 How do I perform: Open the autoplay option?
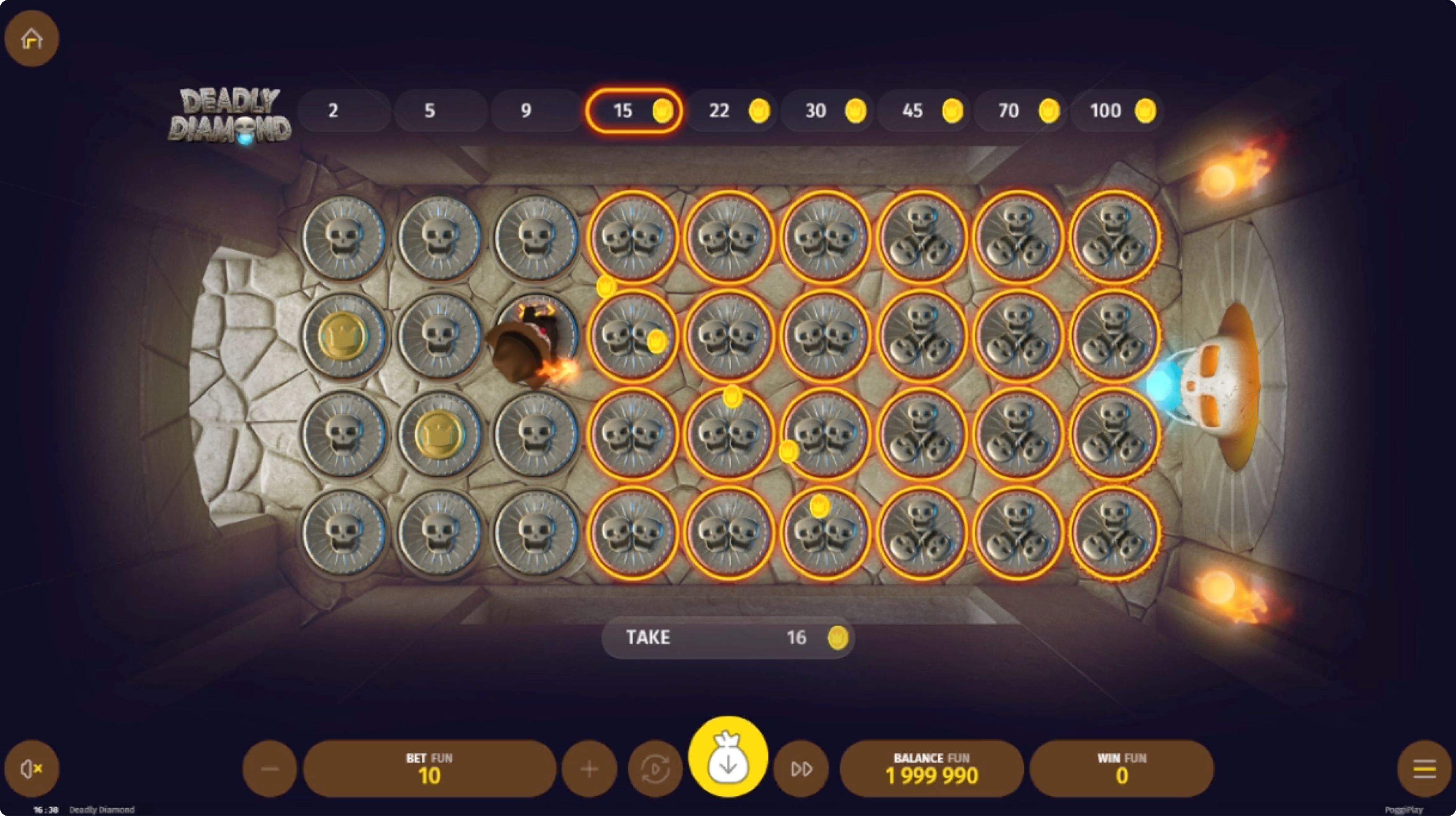(655, 769)
